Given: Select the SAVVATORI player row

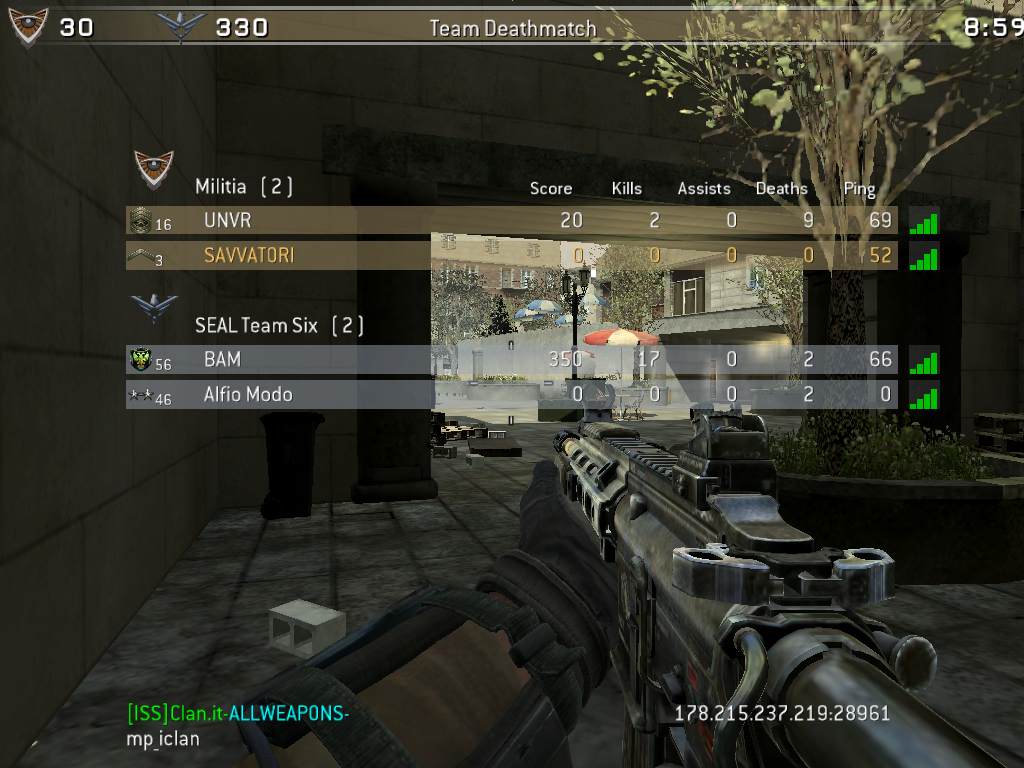Looking at the screenshot, I should click(x=511, y=255).
